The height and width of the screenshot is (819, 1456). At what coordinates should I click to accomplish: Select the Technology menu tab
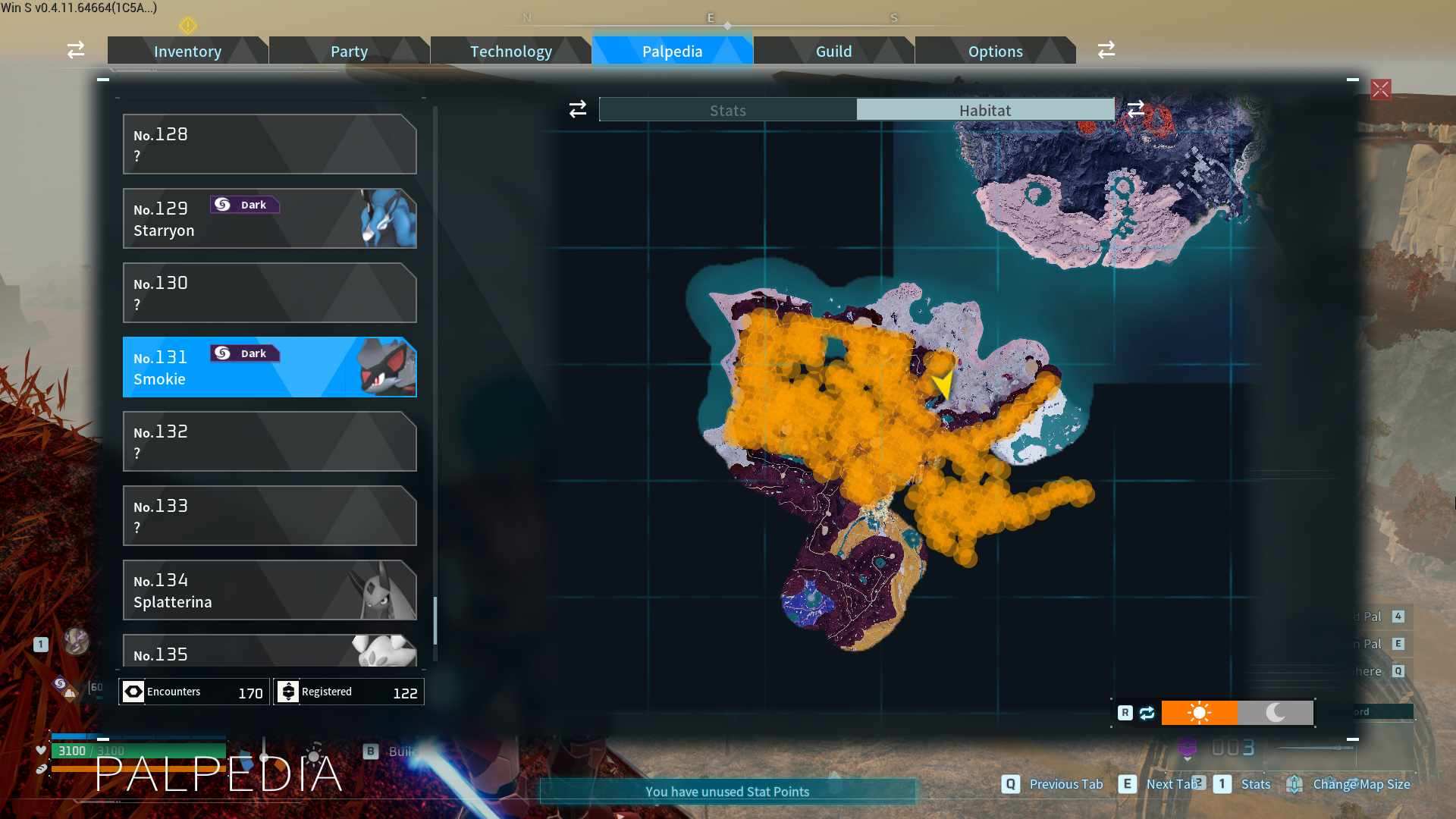[510, 51]
